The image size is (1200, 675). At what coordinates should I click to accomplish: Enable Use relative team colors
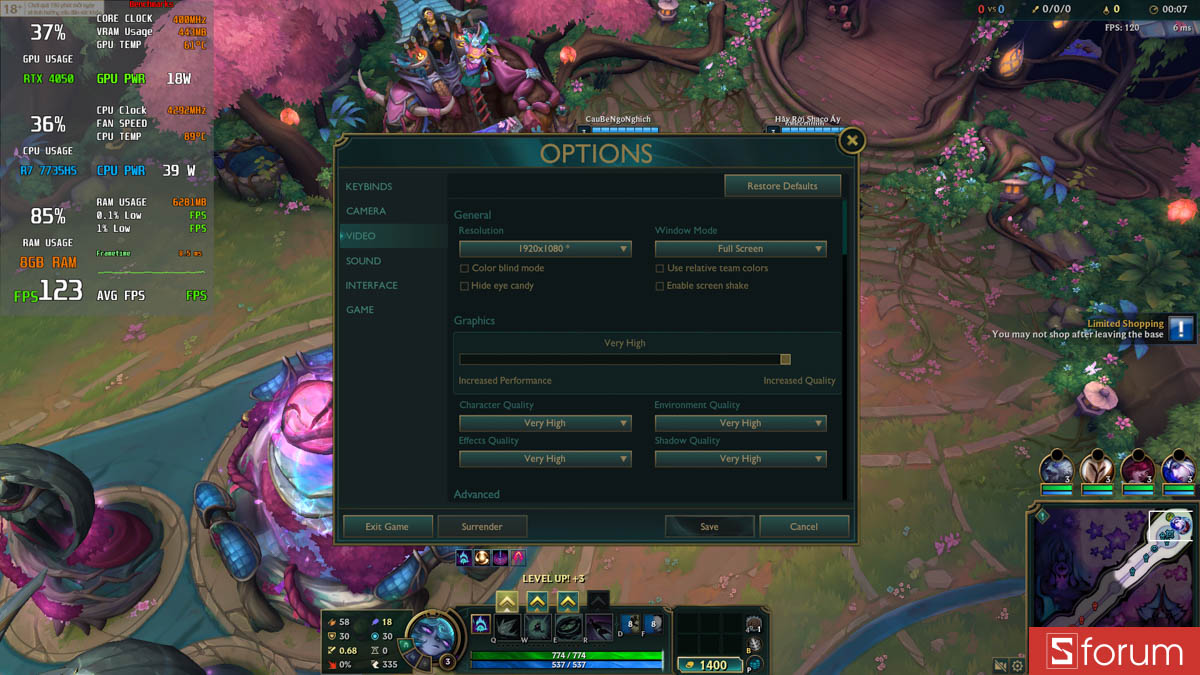tap(660, 269)
